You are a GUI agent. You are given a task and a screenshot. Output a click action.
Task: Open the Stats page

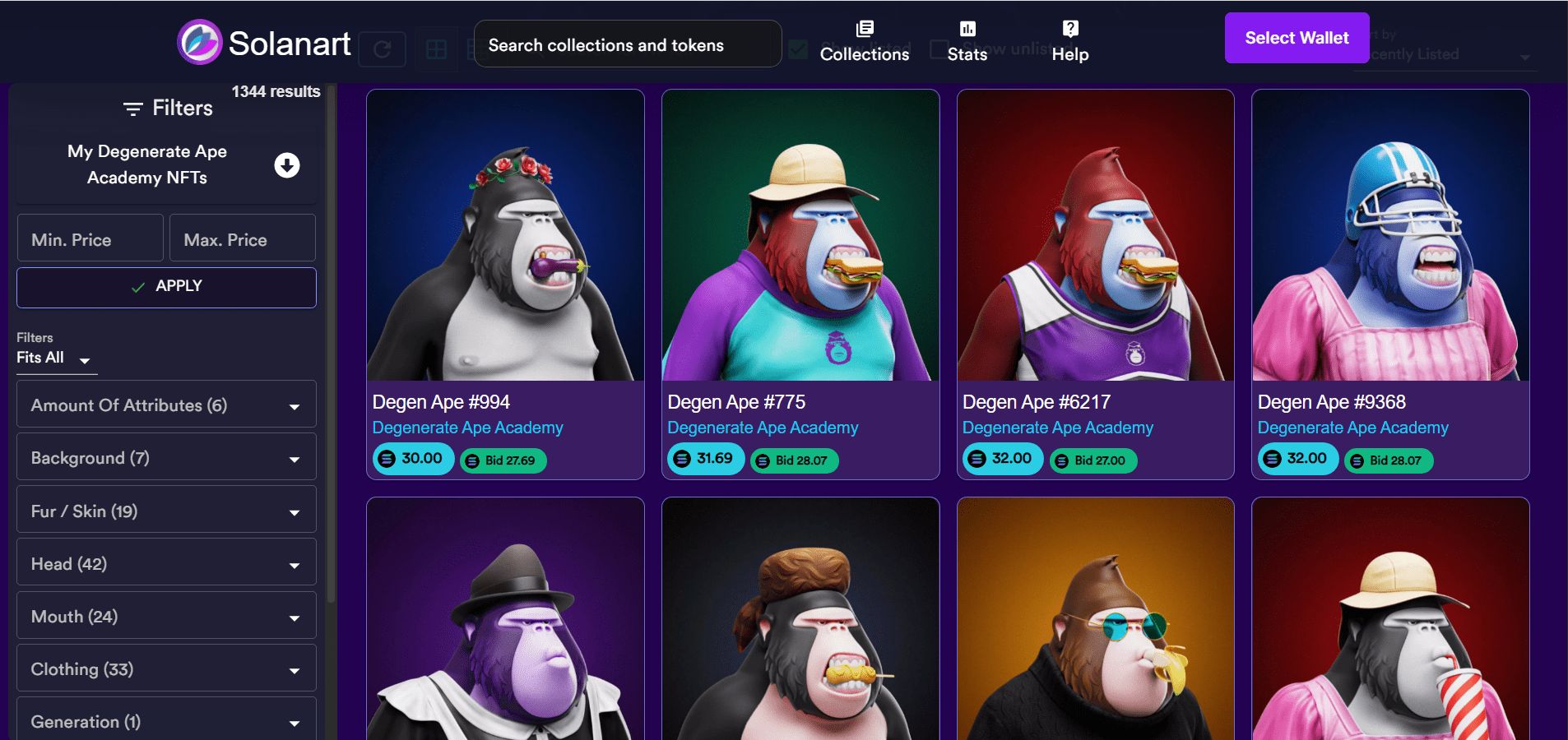pos(967,42)
